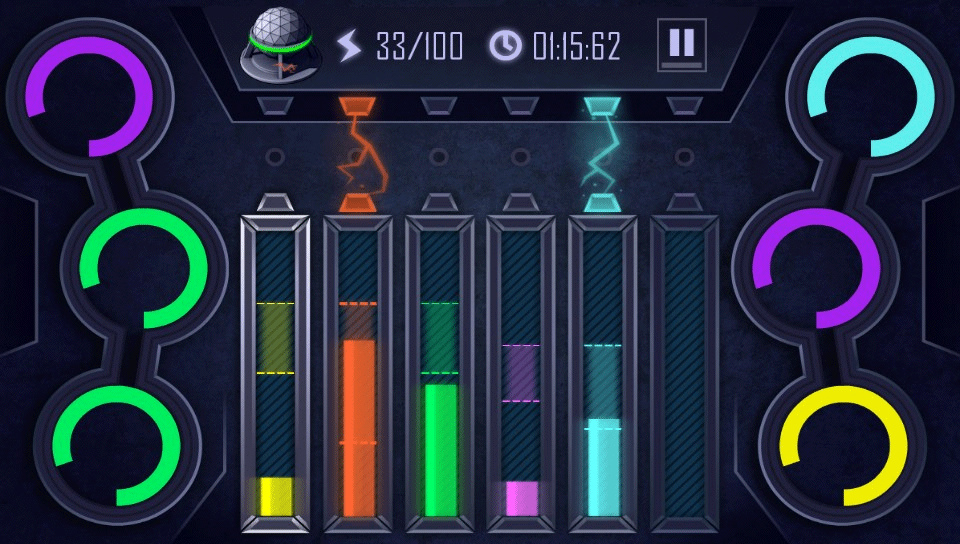Activate the yellow ring dial

click(844, 445)
